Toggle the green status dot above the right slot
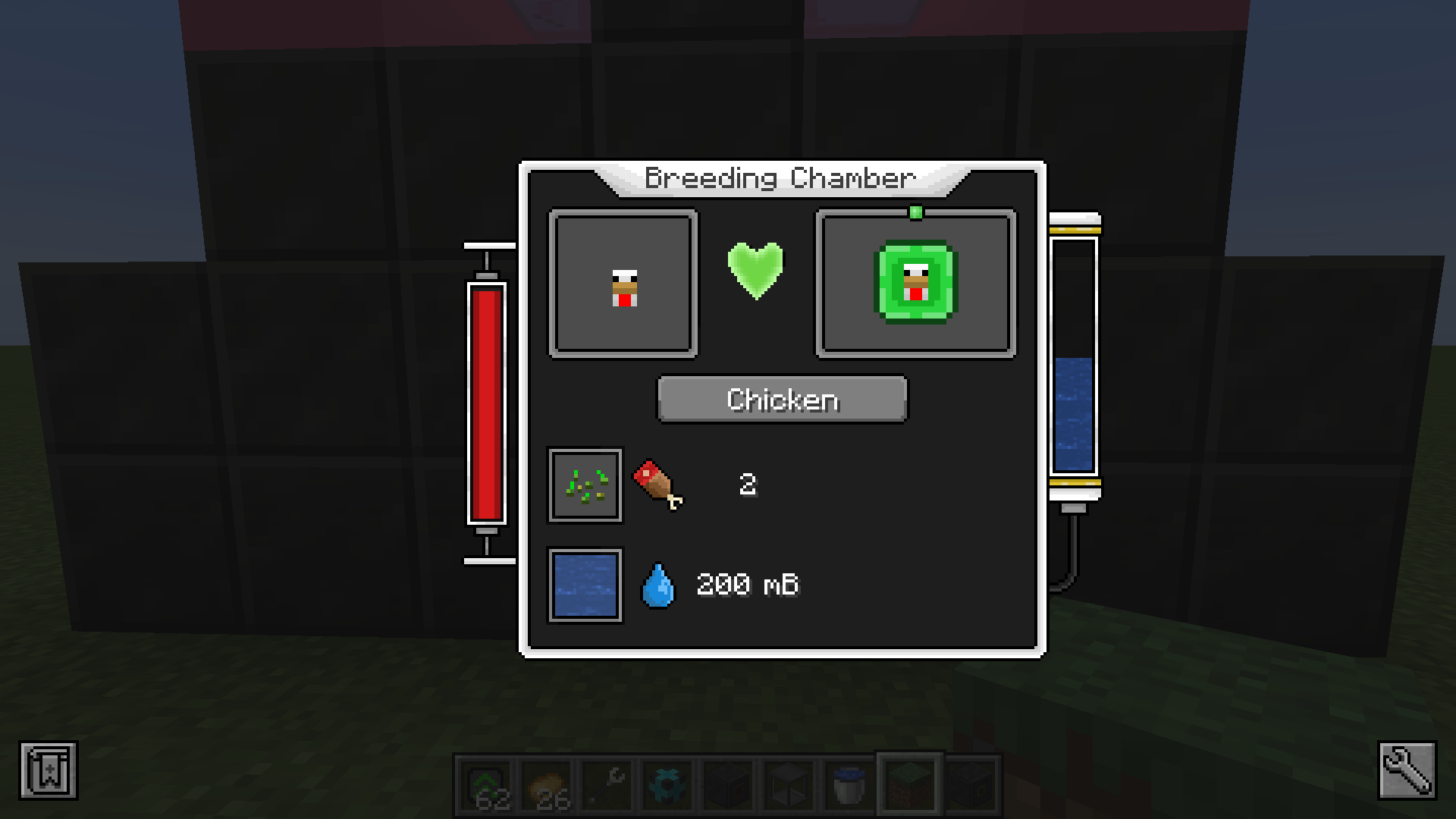 tap(915, 213)
